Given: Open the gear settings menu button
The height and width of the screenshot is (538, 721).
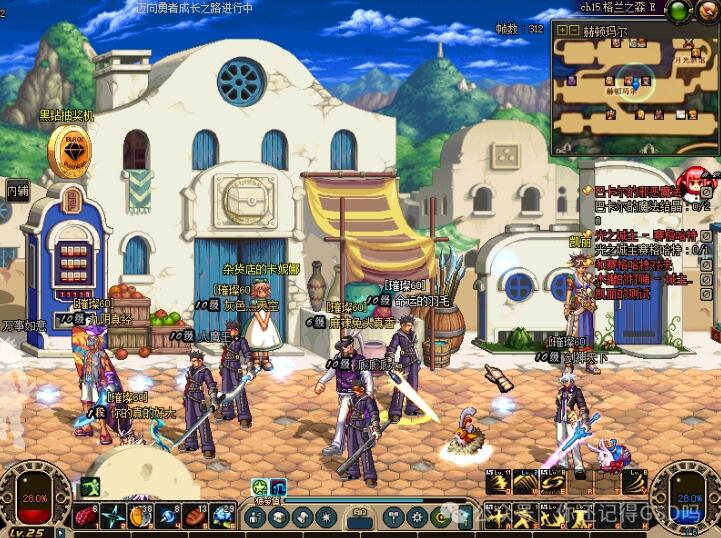Looking at the screenshot, I should point(418,517).
